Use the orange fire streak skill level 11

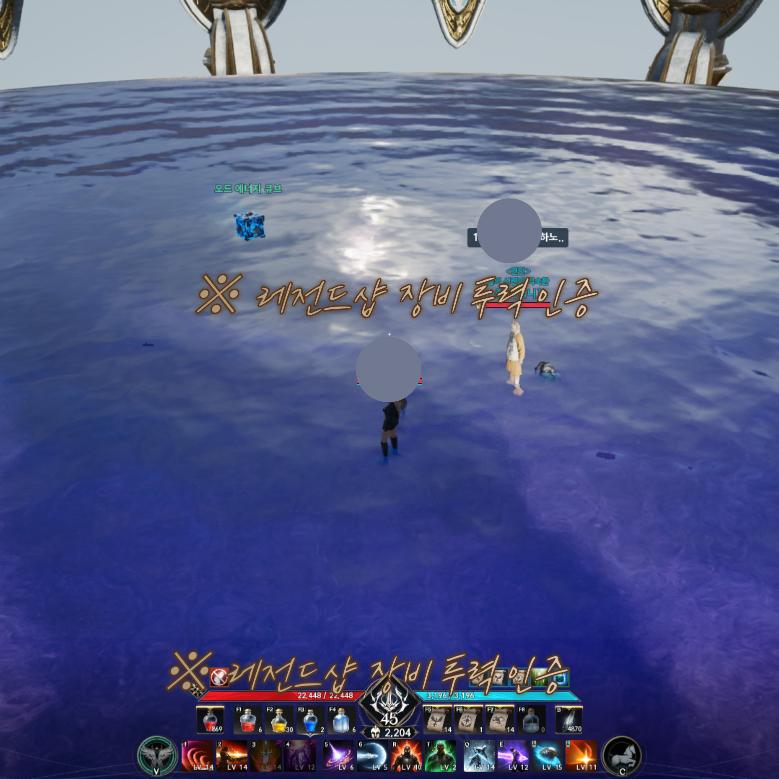(x=581, y=755)
